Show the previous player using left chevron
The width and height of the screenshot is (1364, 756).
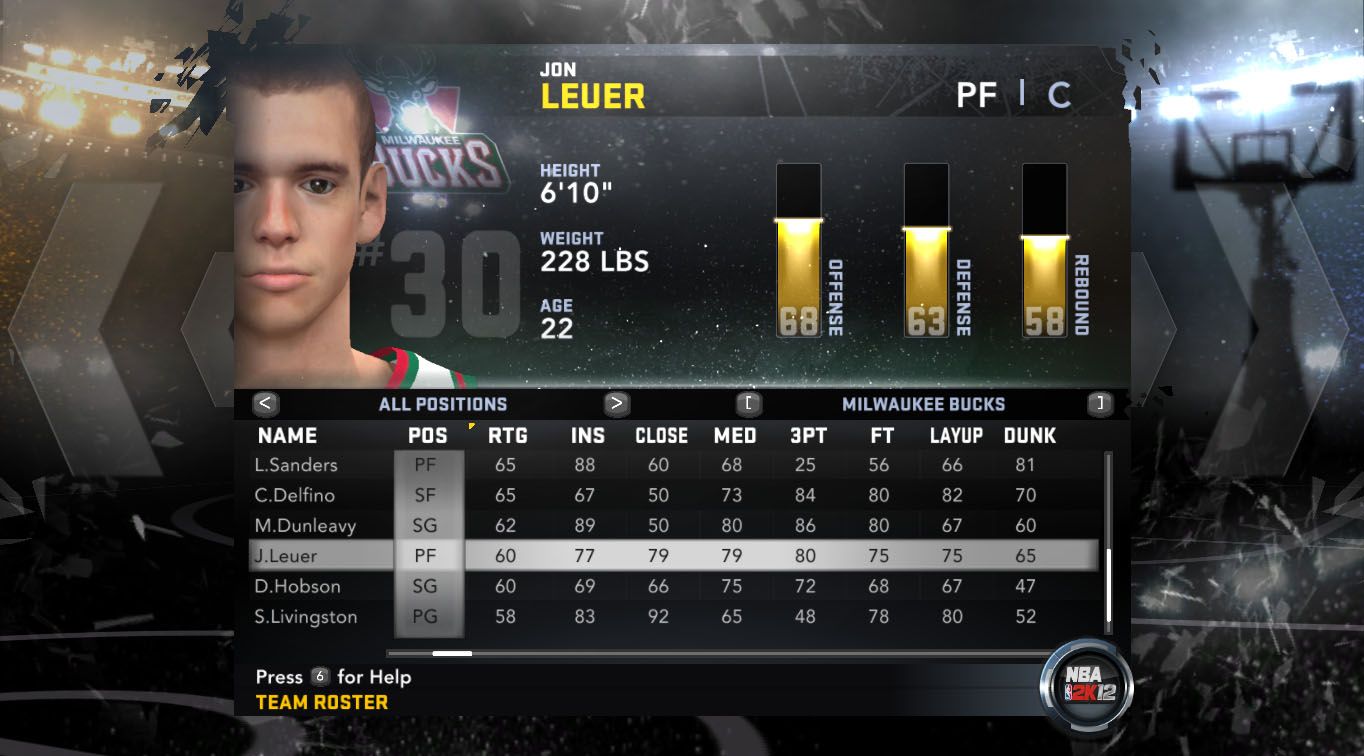(x=205, y=328)
